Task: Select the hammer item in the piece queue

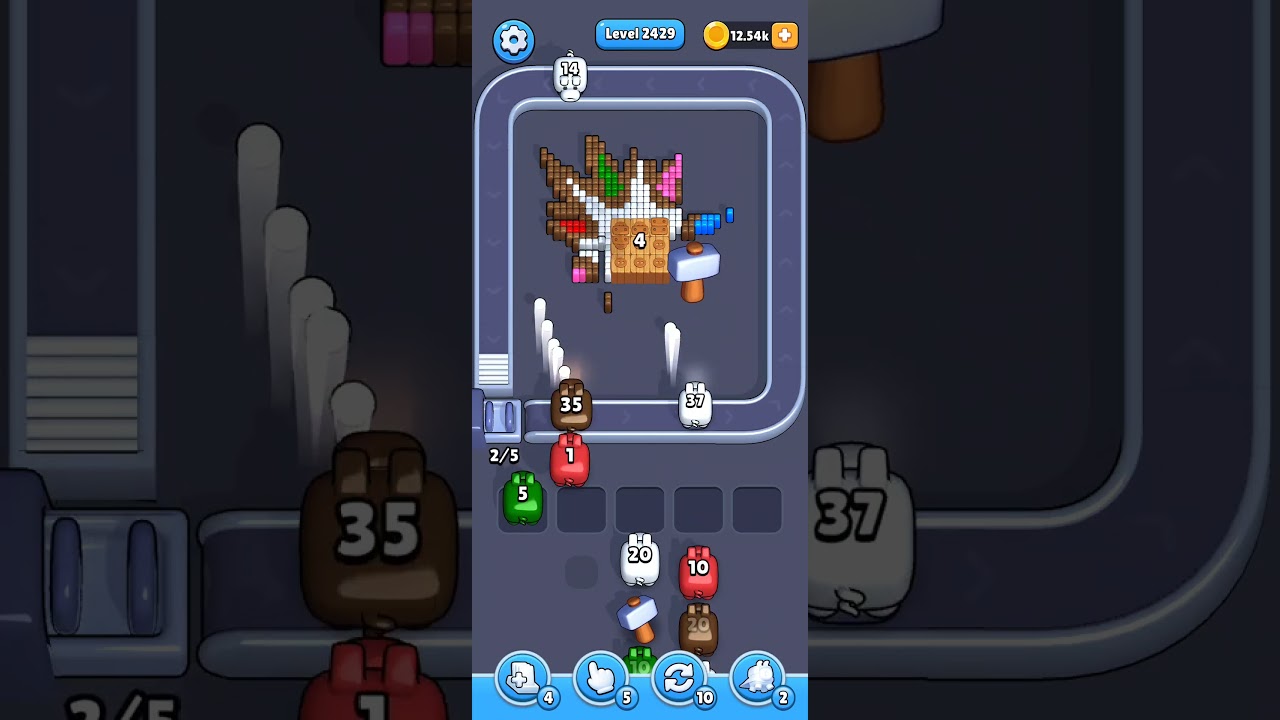Action: [x=637, y=620]
